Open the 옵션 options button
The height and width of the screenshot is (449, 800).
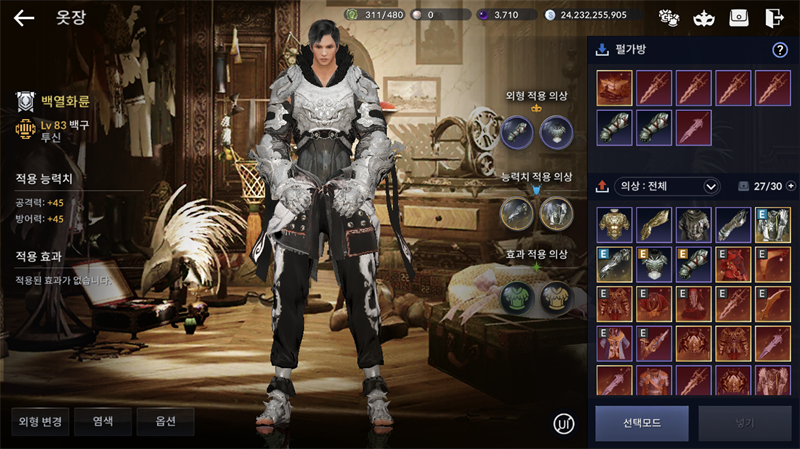pos(165,421)
